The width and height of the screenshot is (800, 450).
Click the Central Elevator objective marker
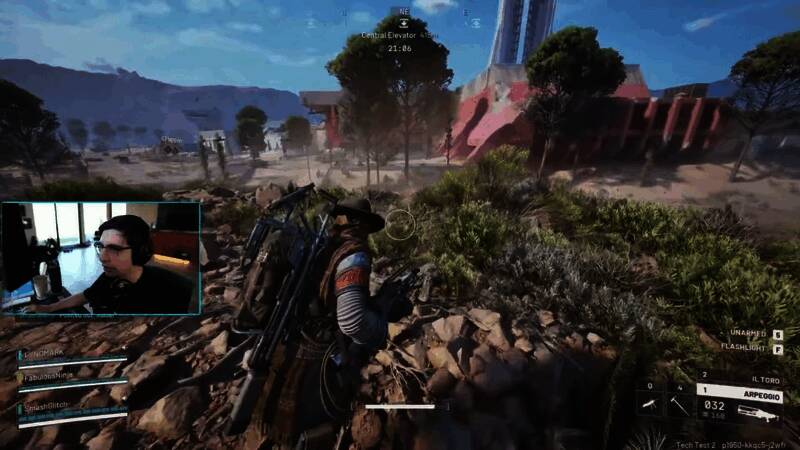pyautogui.click(x=399, y=34)
